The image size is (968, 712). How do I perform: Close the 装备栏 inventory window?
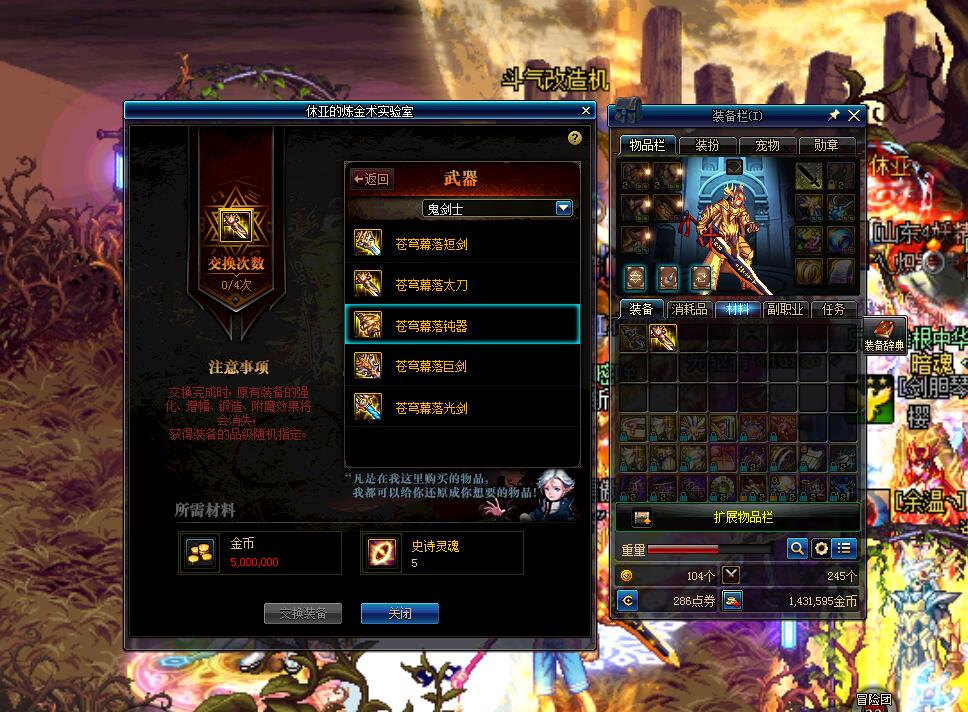[x=853, y=115]
